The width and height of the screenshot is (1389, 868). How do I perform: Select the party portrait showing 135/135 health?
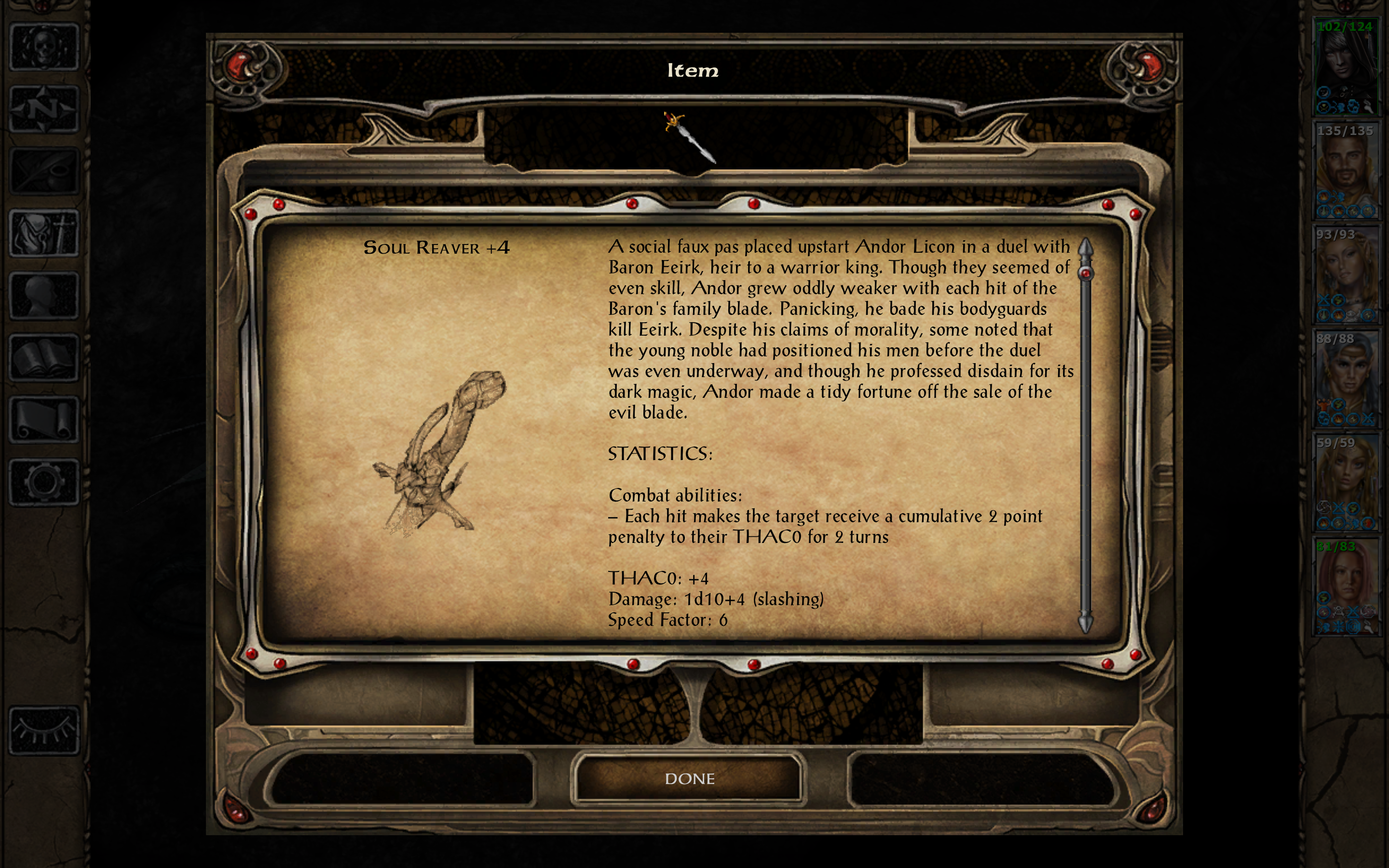[1346, 171]
